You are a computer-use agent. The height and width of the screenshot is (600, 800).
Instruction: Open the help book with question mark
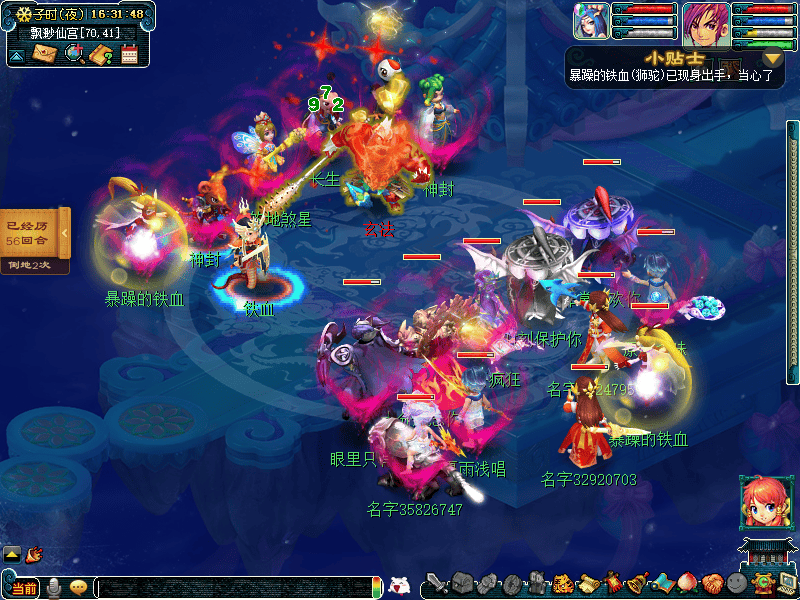[100, 55]
